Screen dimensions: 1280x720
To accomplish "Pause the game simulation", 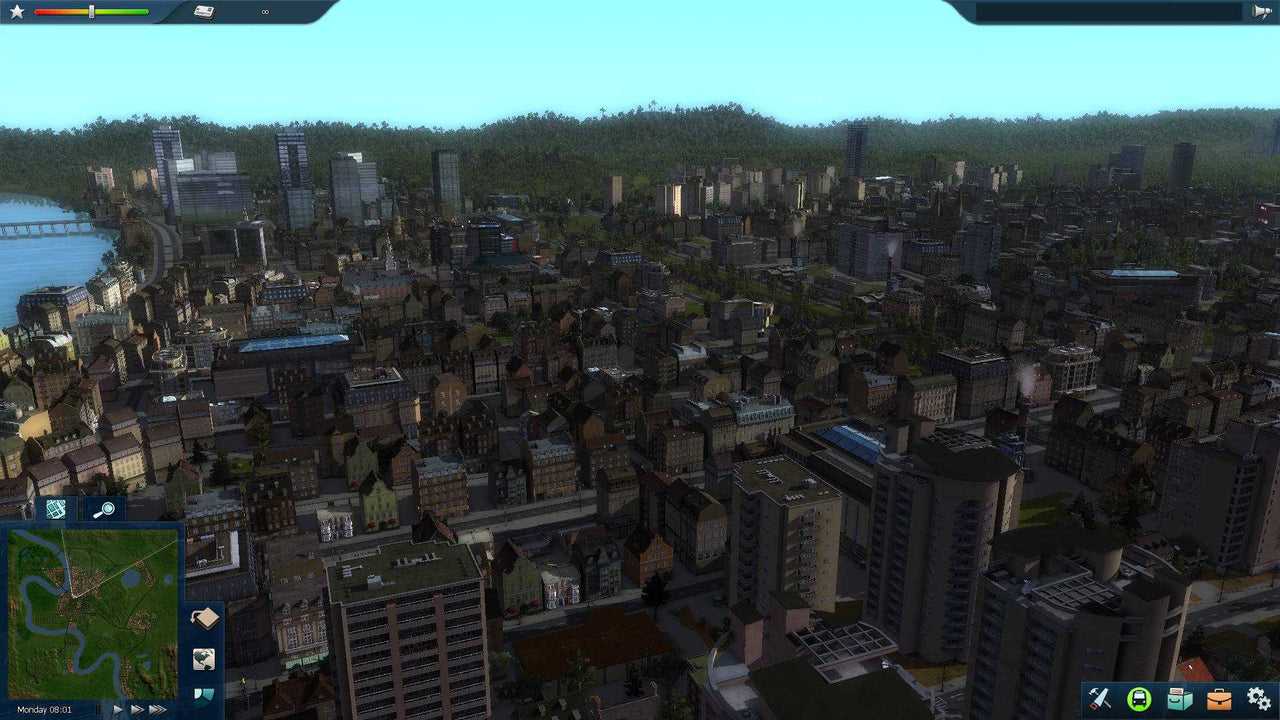I will (99, 709).
